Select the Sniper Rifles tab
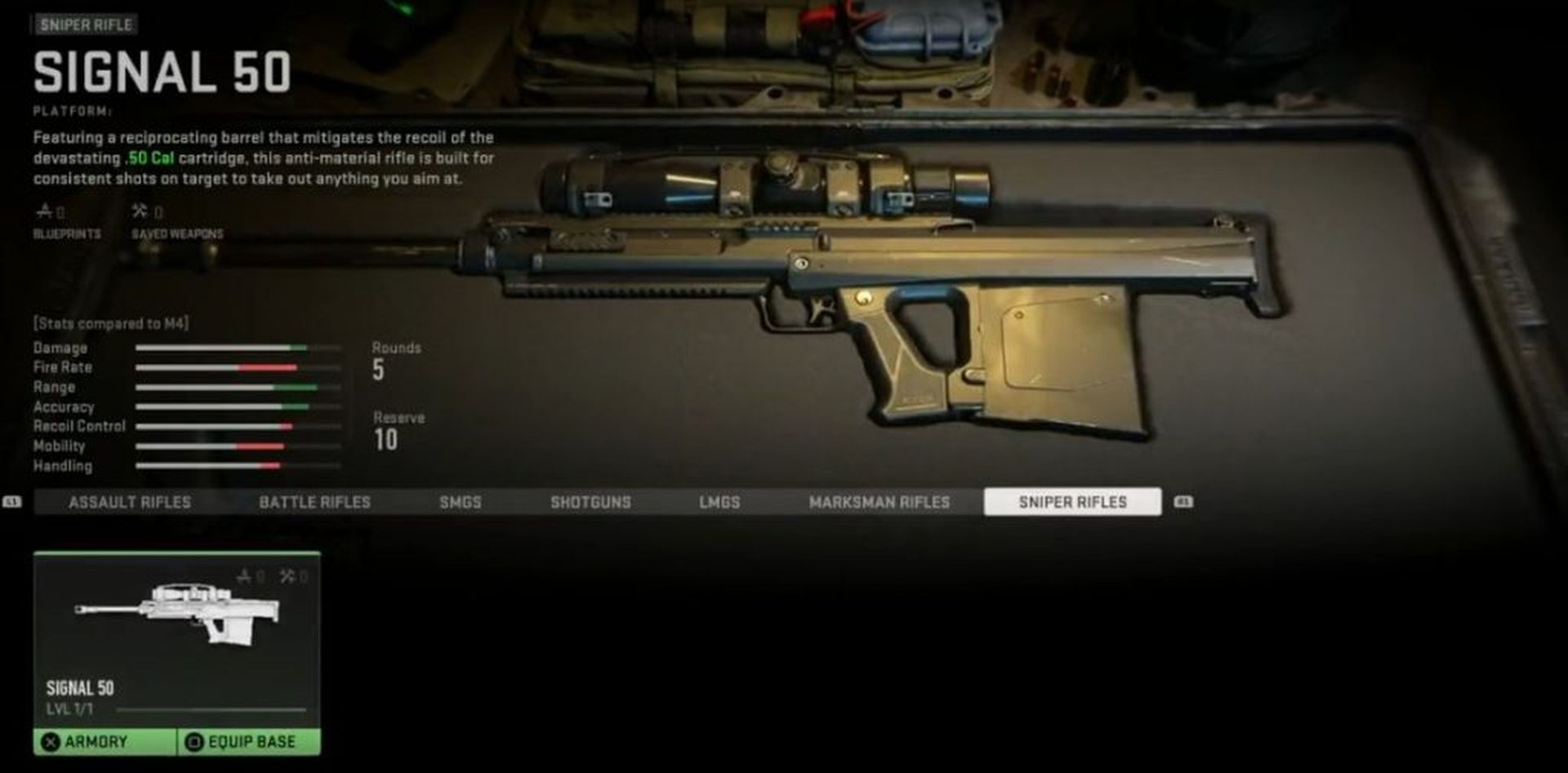 pyautogui.click(x=1072, y=502)
